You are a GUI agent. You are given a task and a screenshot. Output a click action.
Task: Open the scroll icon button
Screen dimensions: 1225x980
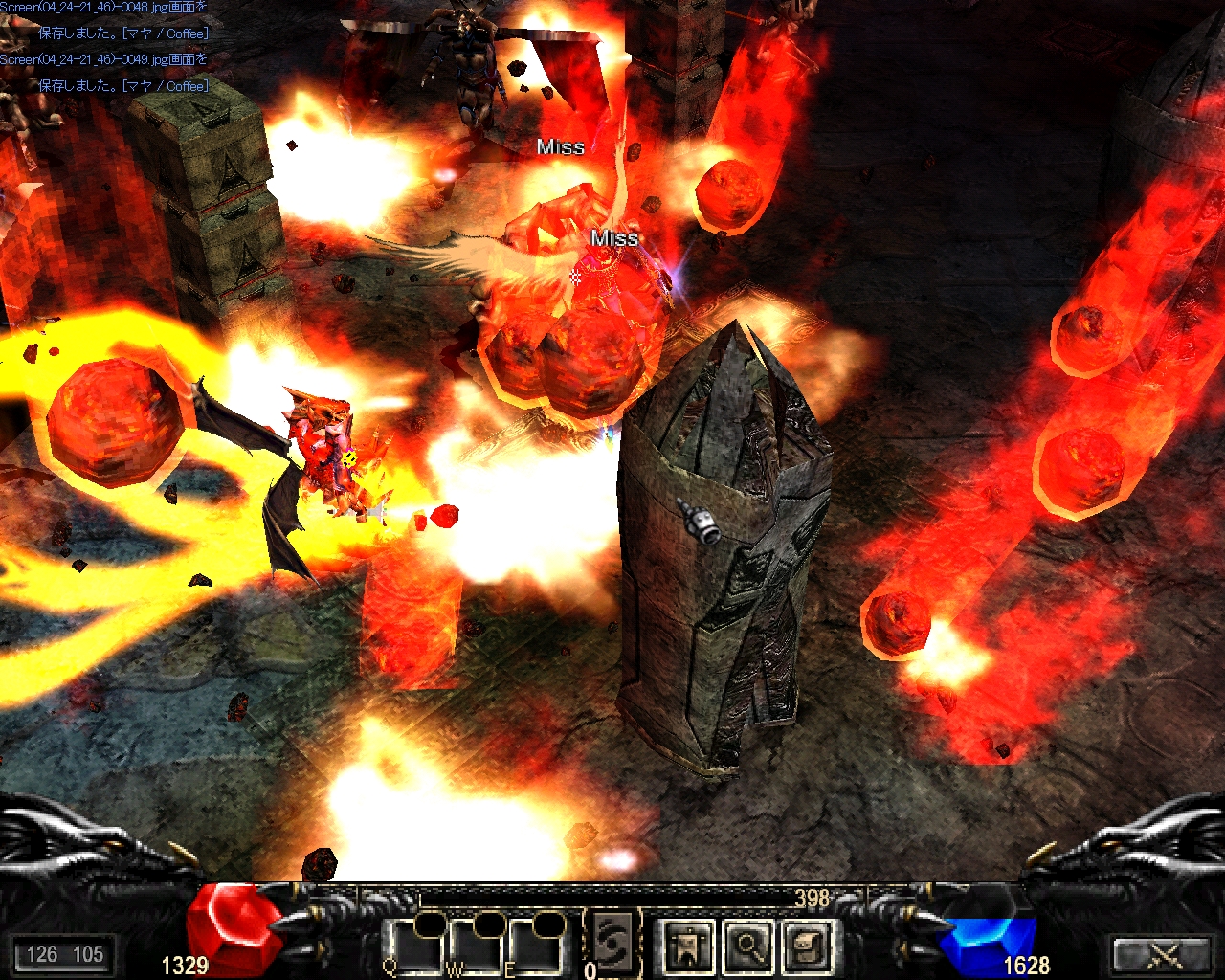click(x=807, y=946)
